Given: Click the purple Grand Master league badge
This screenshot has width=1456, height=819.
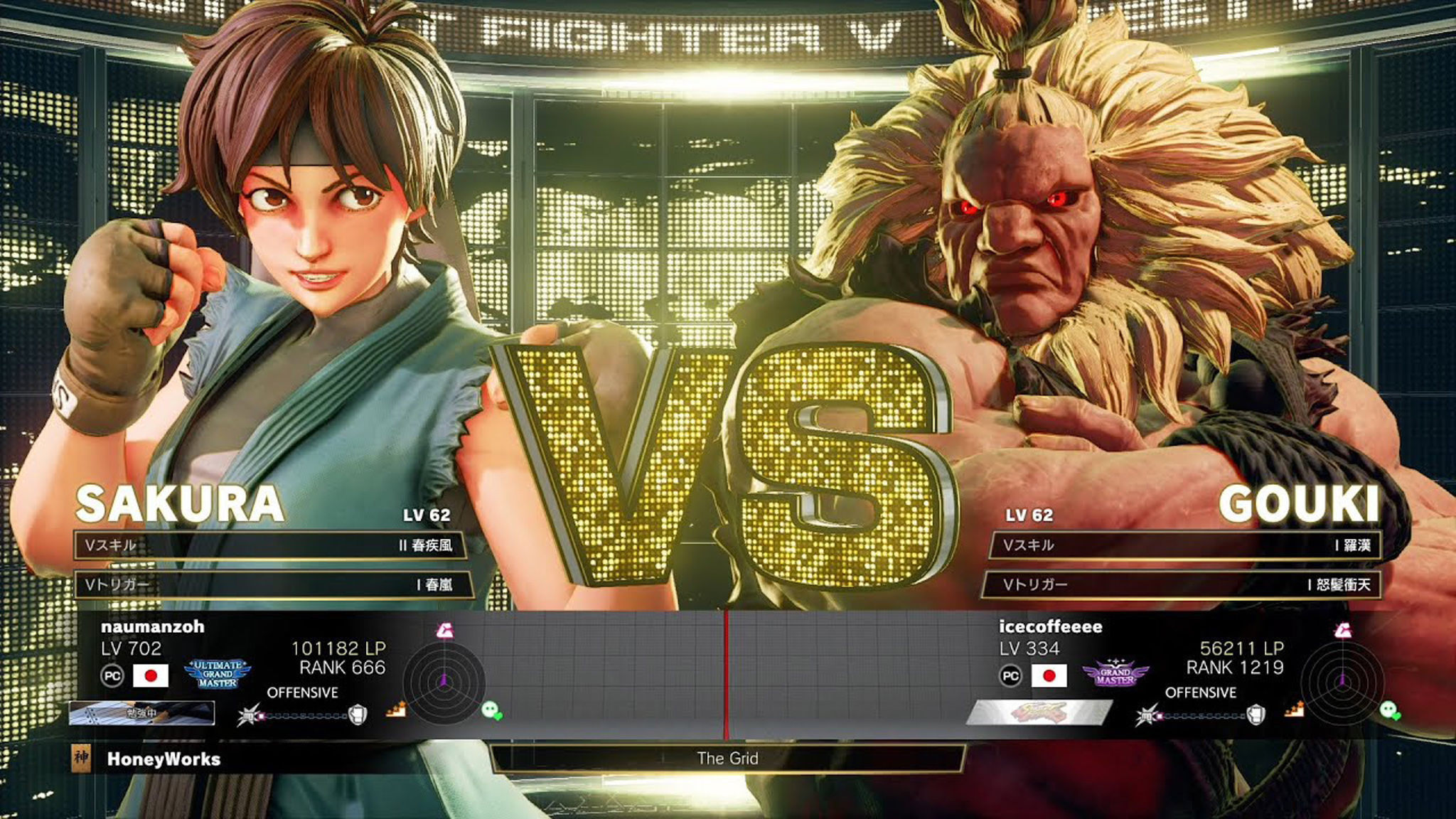Looking at the screenshot, I should (x=1115, y=675).
